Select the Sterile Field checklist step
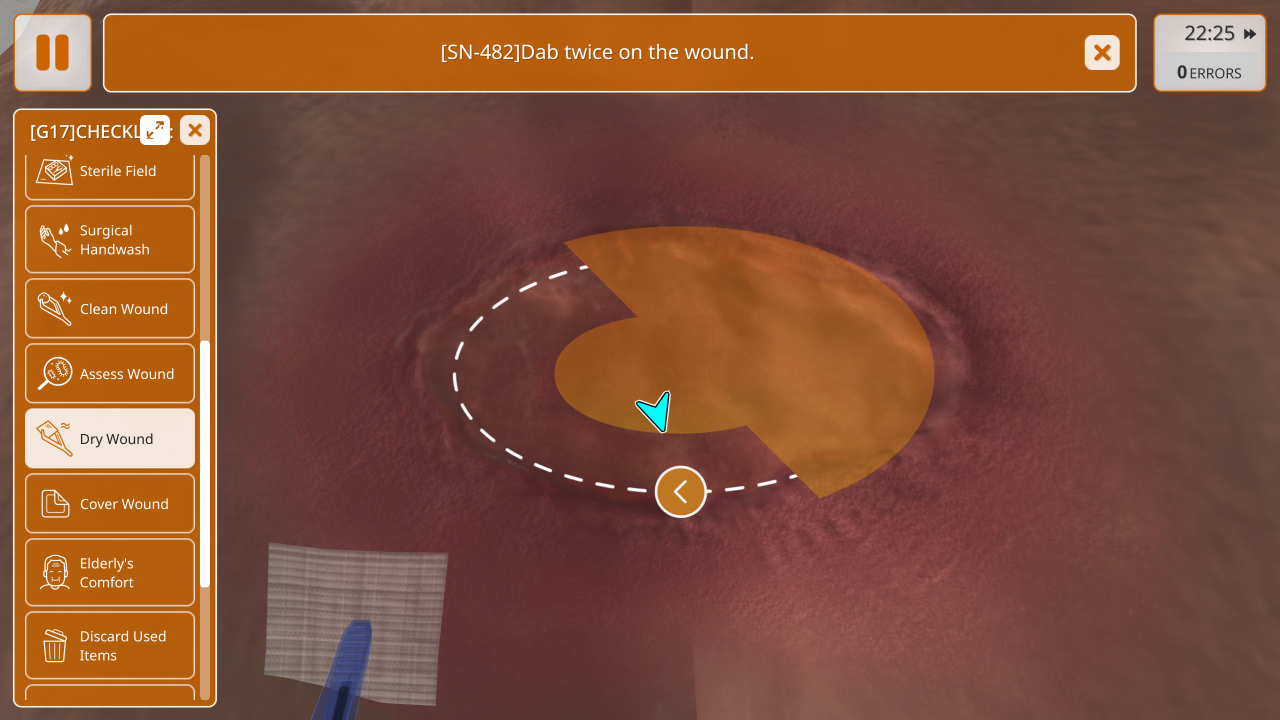This screenshot has width=1280, height=720. coord(110,172)
